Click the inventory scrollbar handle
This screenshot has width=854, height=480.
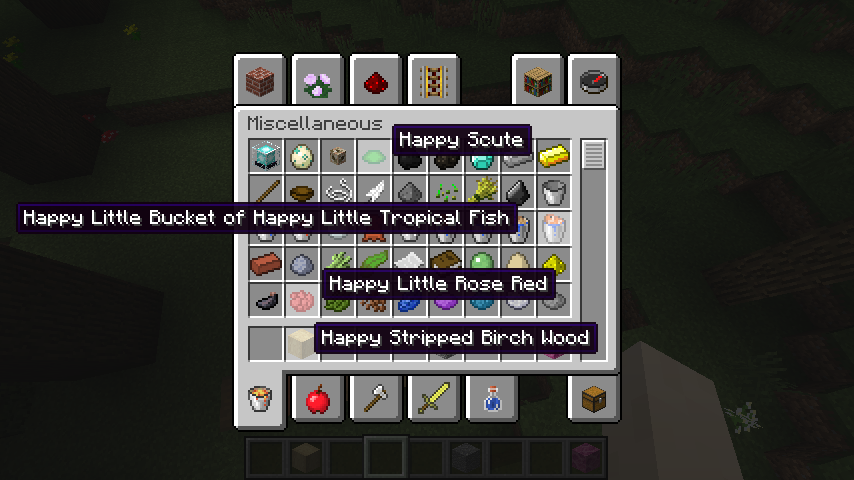(x=594, y=155)
